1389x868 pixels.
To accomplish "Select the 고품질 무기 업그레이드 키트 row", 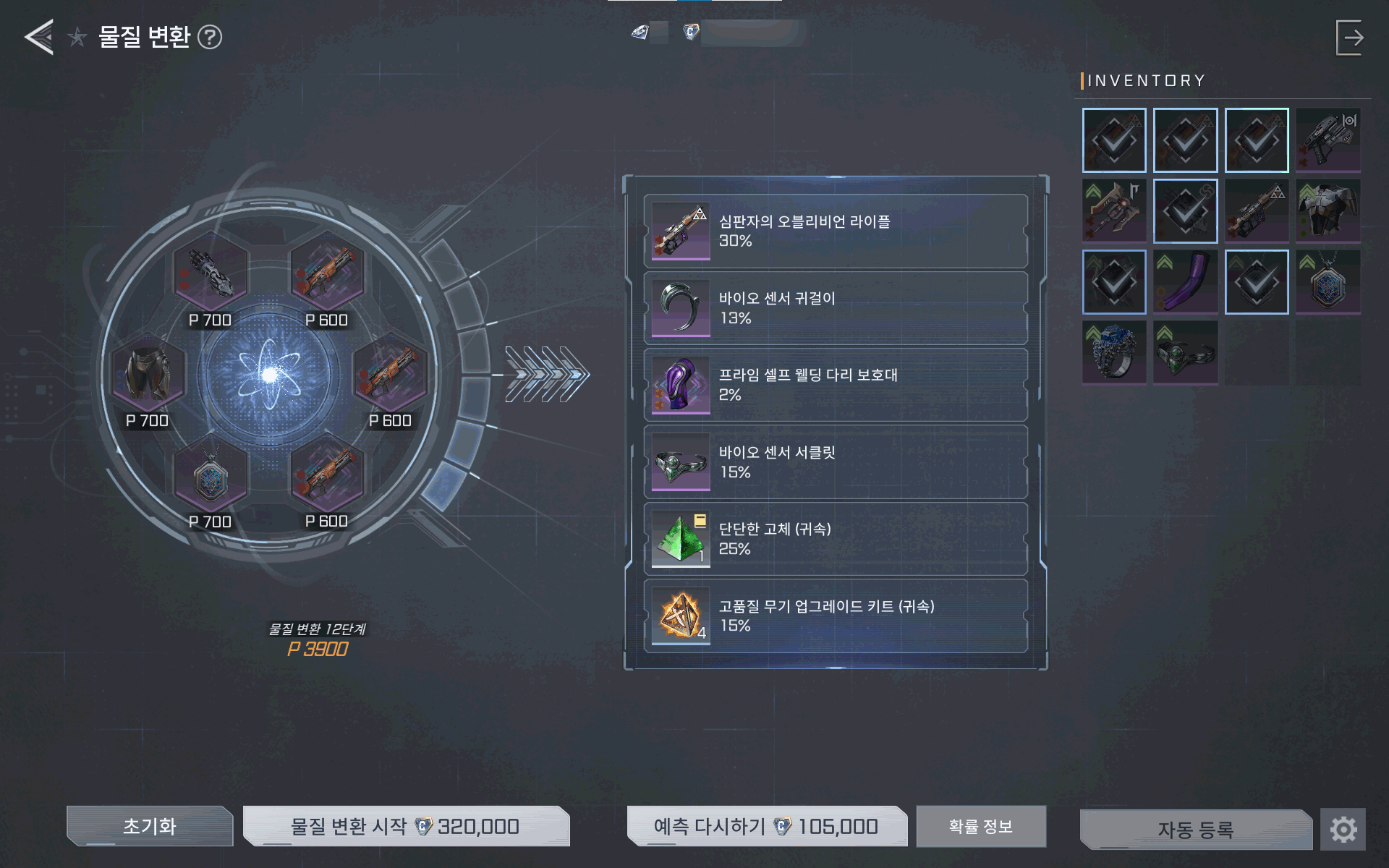I will click(836, 616).
